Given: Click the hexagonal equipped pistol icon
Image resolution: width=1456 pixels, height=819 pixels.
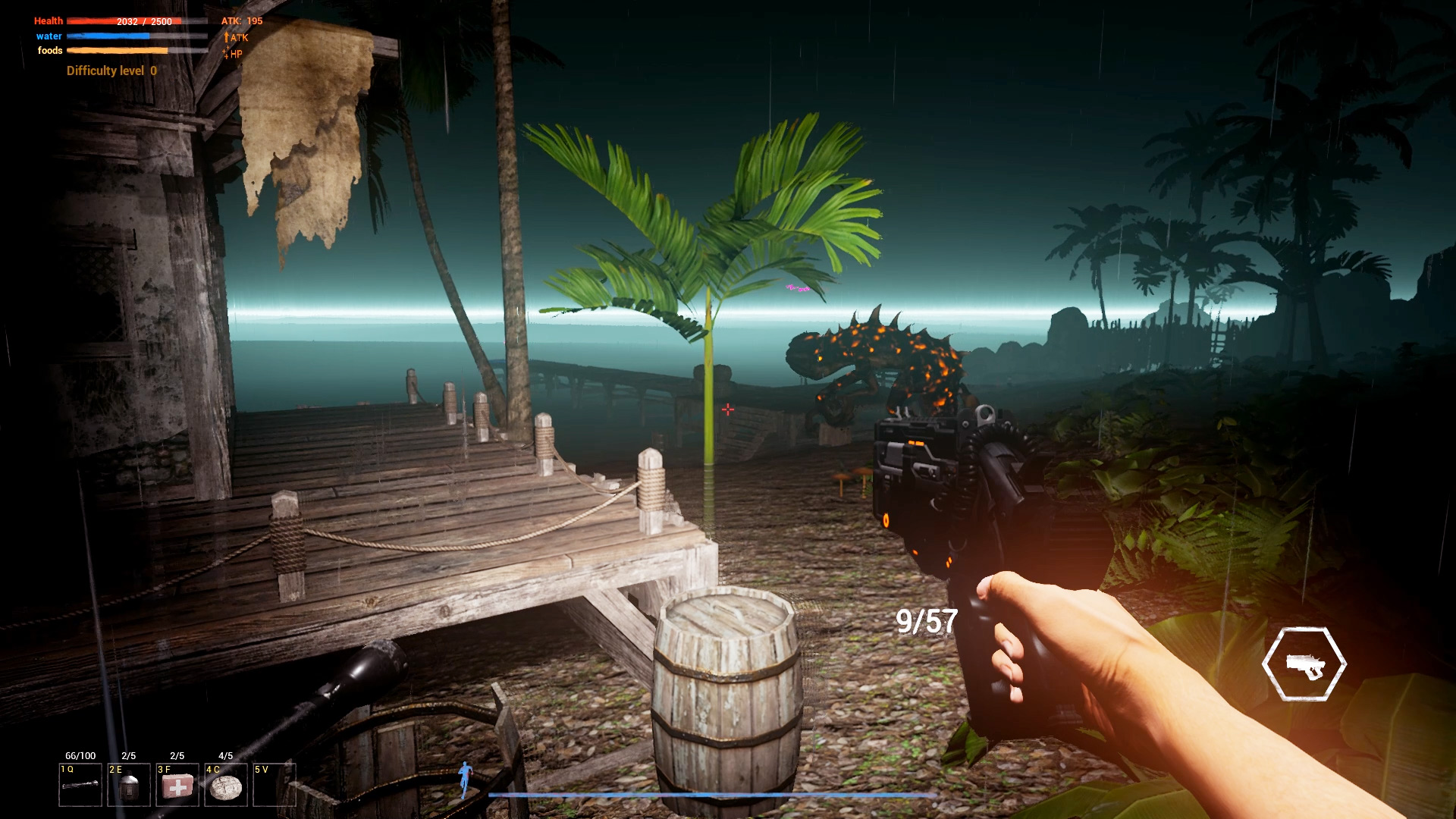Looking at the screenshot, I should pyautogui.click(x=1304, y=664).
